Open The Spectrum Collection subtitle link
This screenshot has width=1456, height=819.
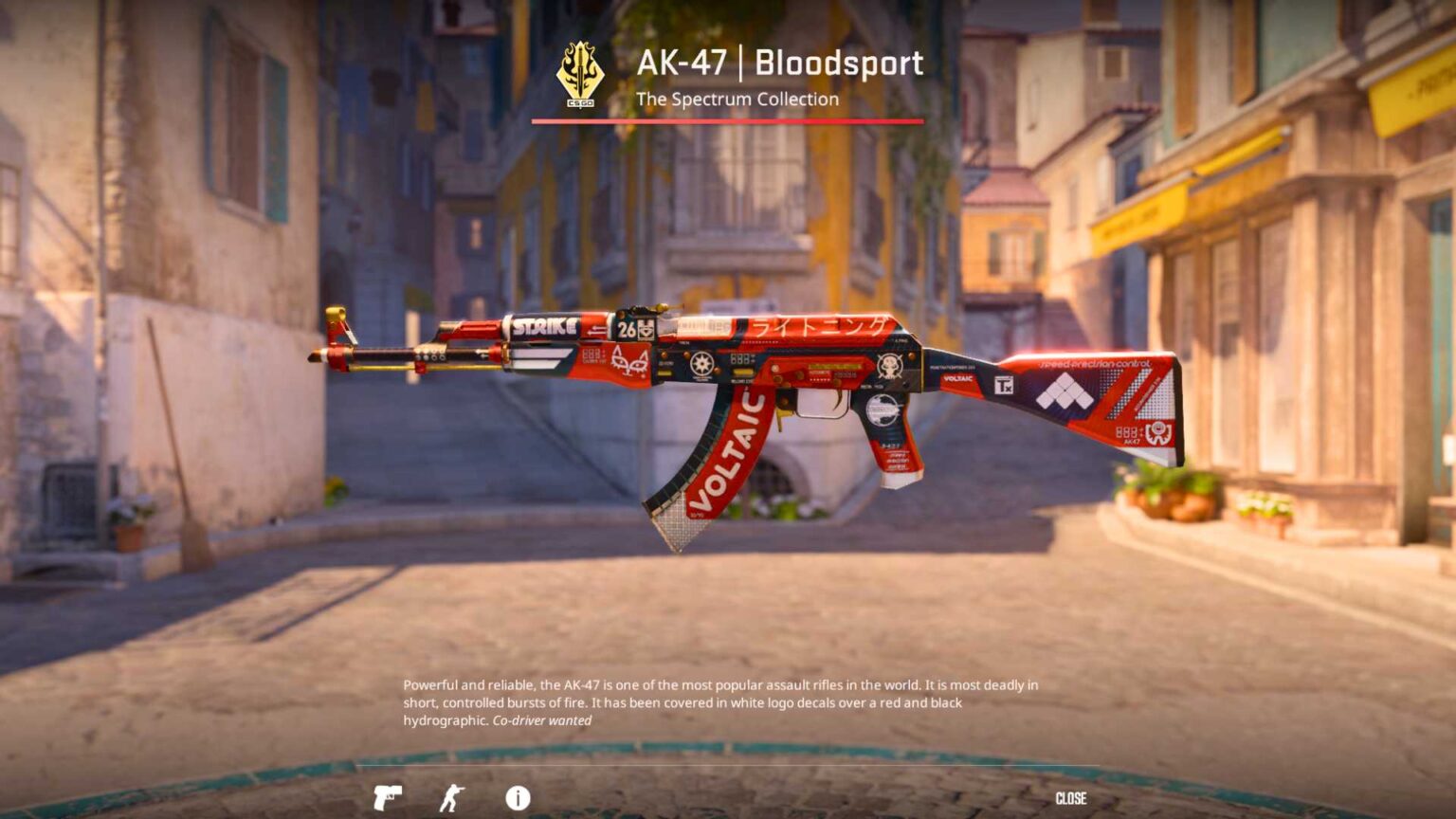(738, 98)
